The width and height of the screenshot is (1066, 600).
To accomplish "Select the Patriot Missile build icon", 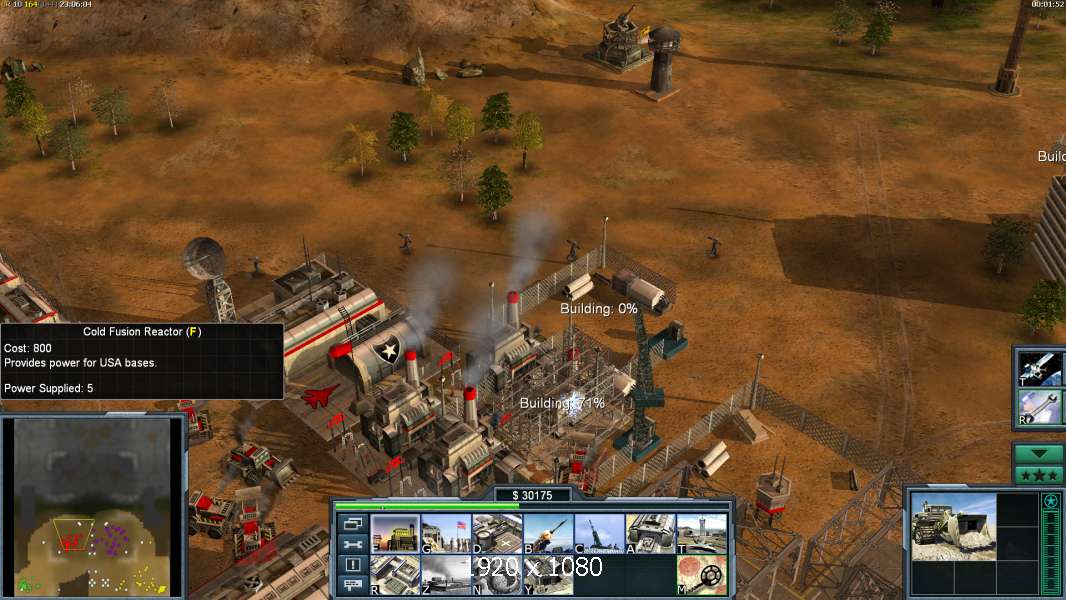I will tap(548, 534).
